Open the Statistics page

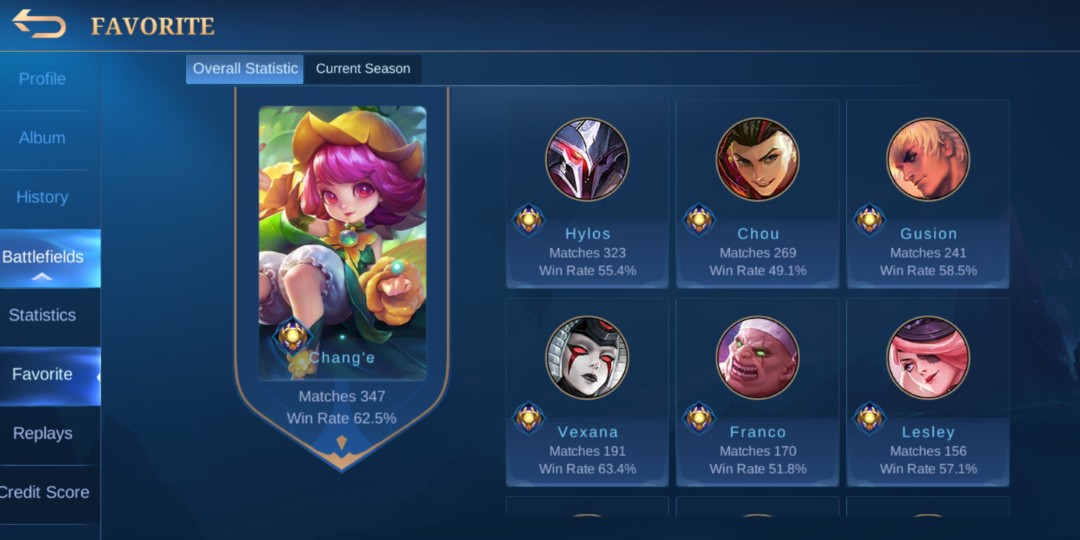click(x=42, y=315)
